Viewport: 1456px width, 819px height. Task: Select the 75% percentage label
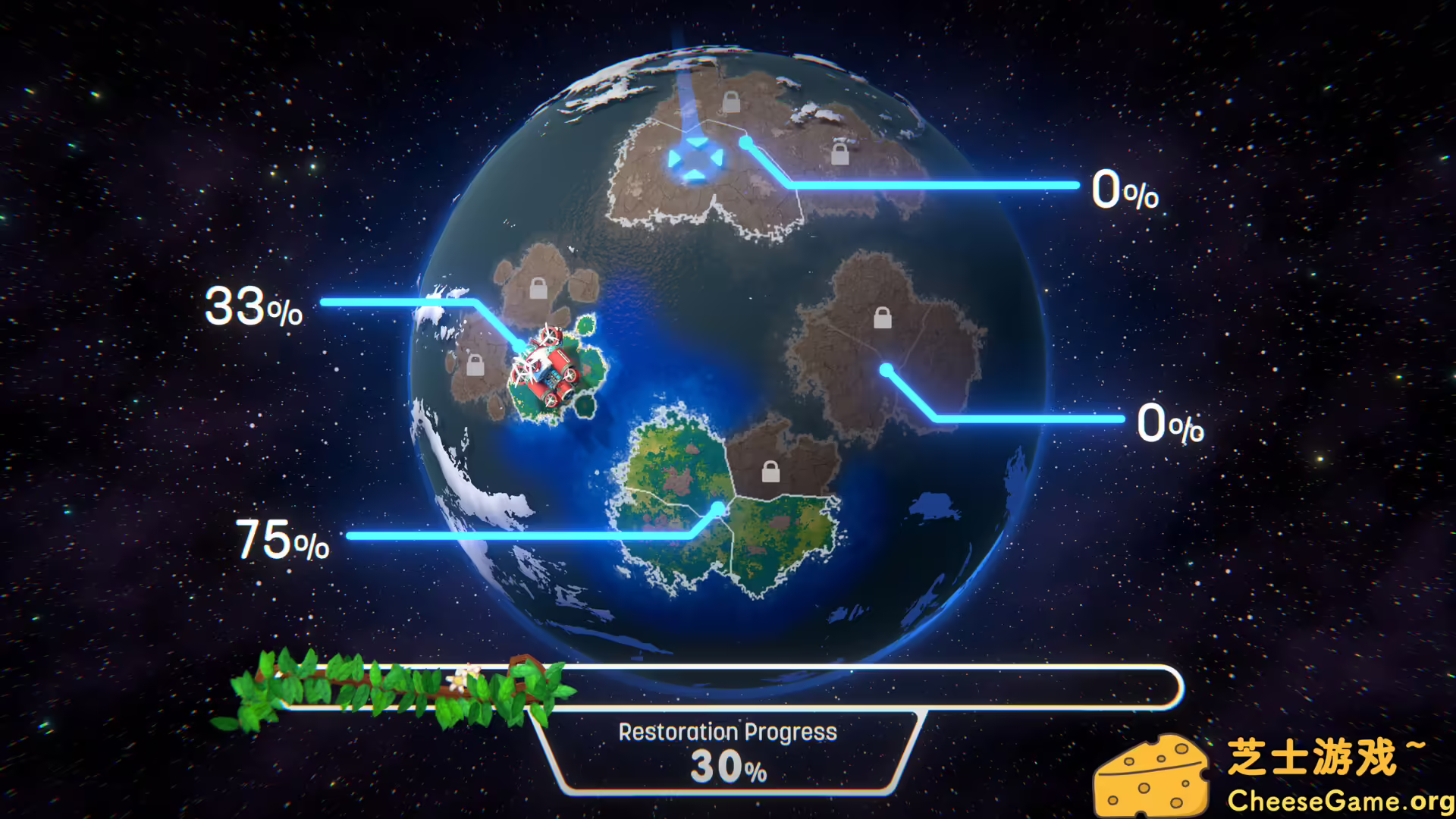282,540
